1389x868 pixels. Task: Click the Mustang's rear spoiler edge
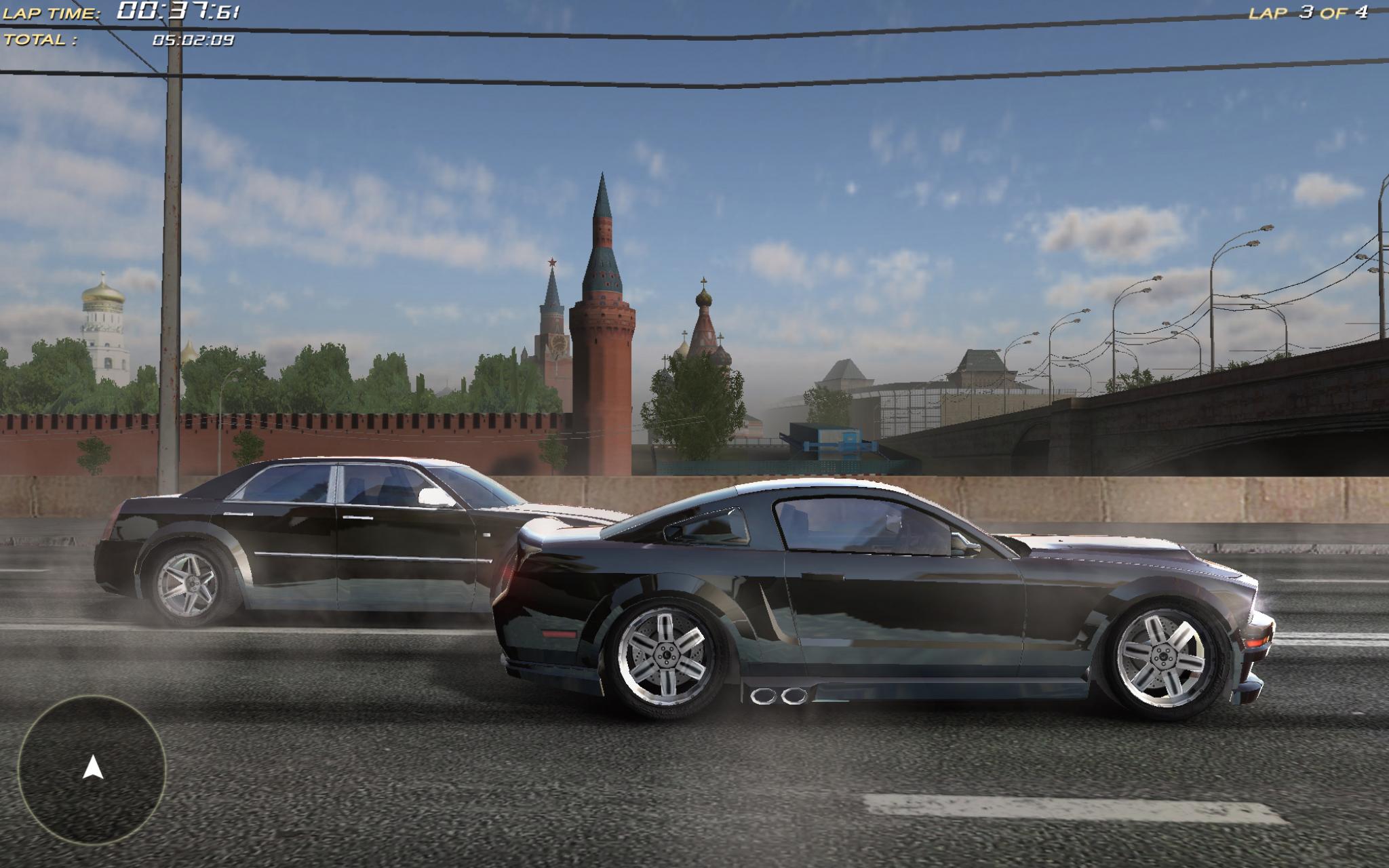coord(563,536)
